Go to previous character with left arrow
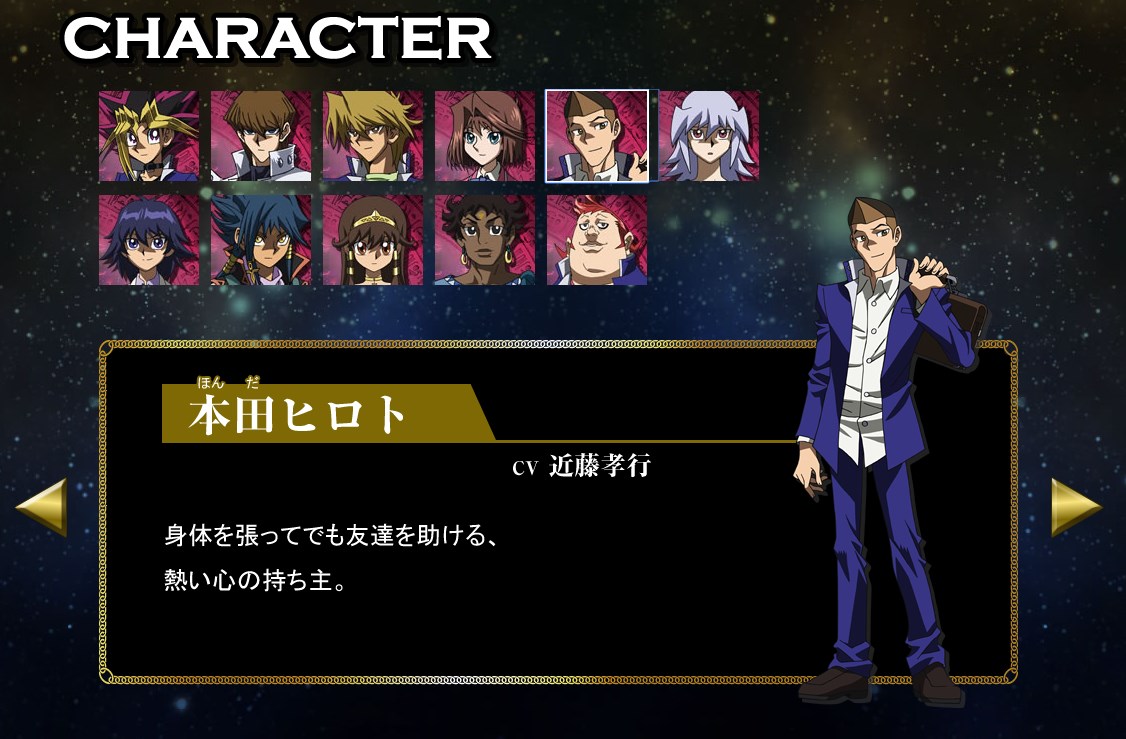The image size is (1126, 739). click(42, 507)
